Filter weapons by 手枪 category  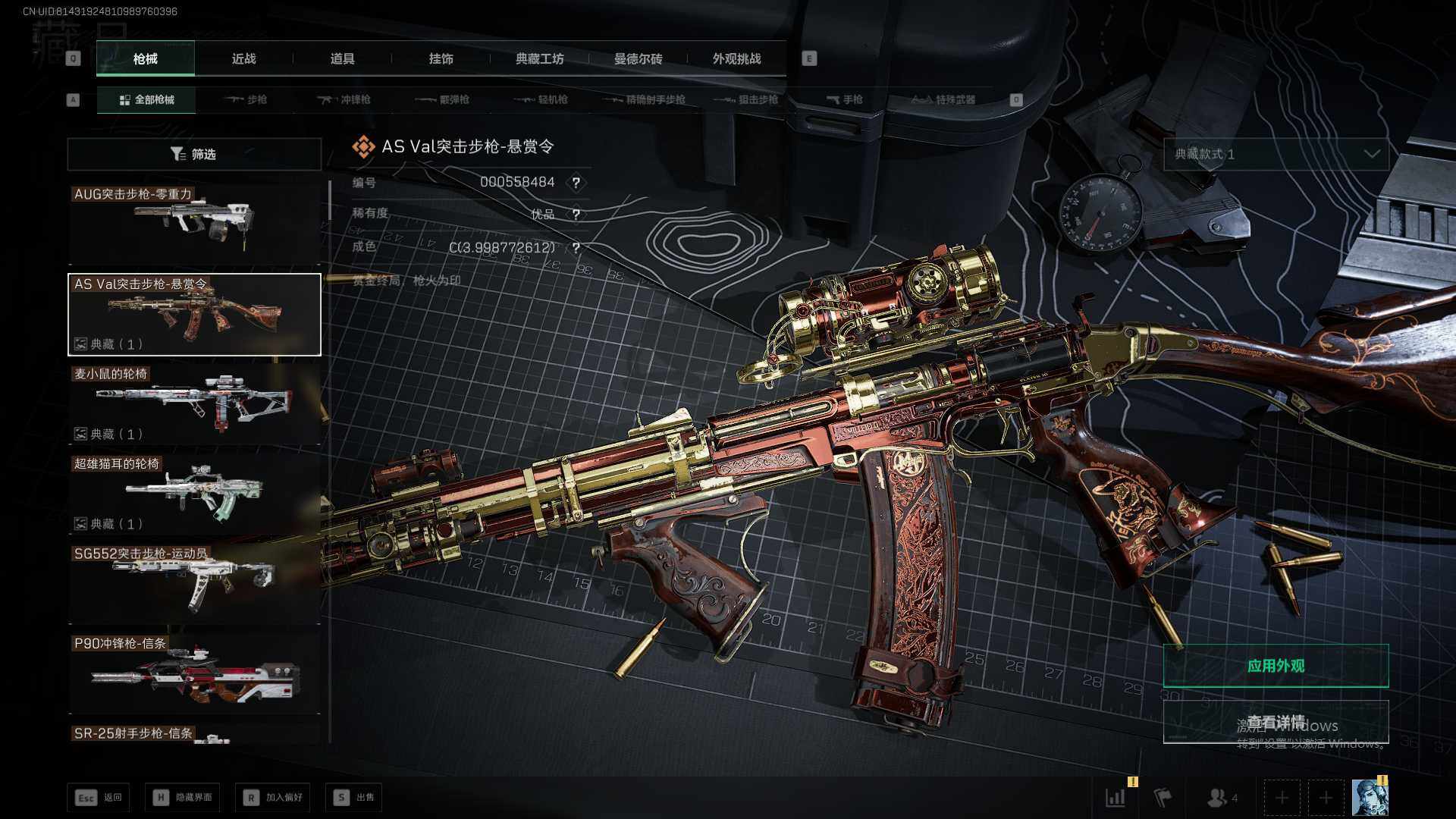pyautogui.click(x=844, y=99)
